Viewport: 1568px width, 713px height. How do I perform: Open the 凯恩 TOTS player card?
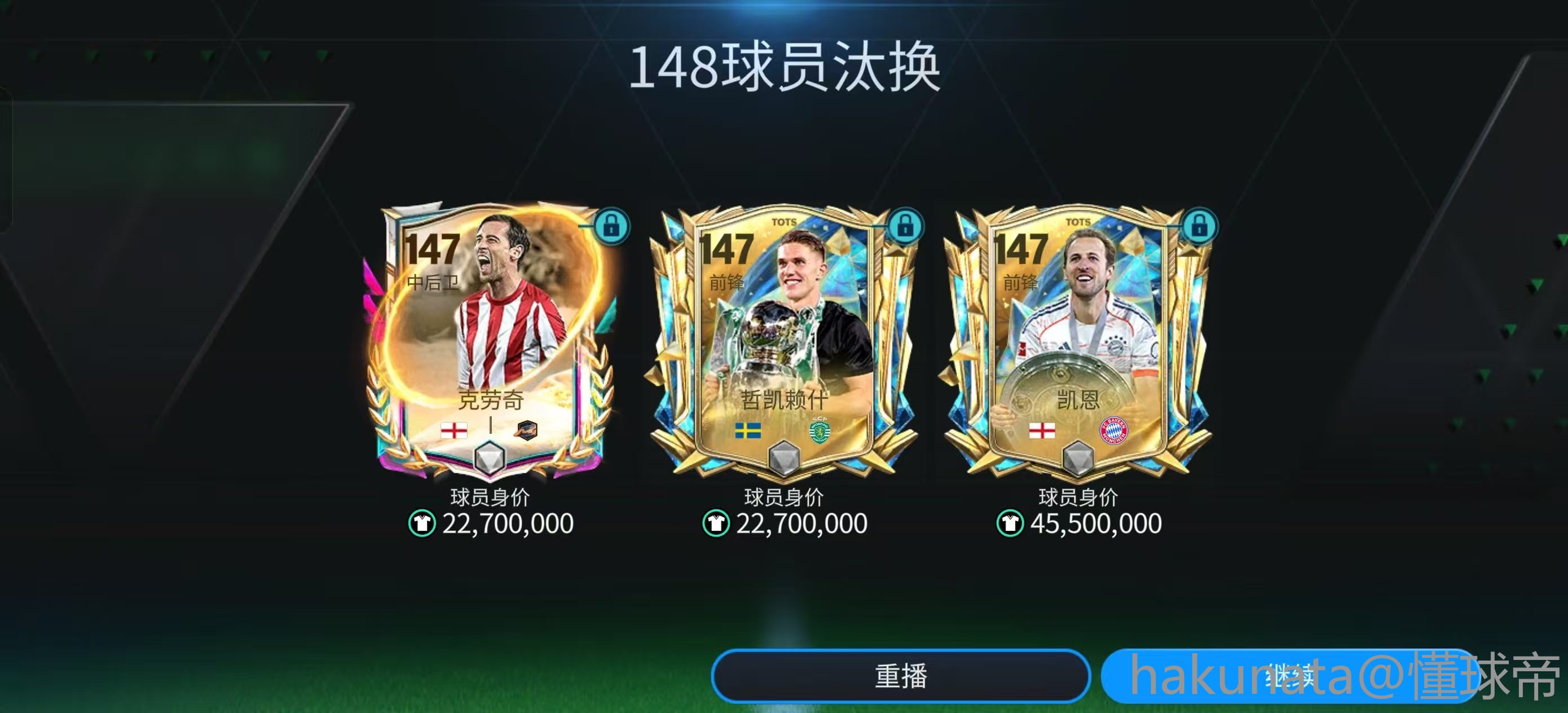click(x=1077, y=341)
